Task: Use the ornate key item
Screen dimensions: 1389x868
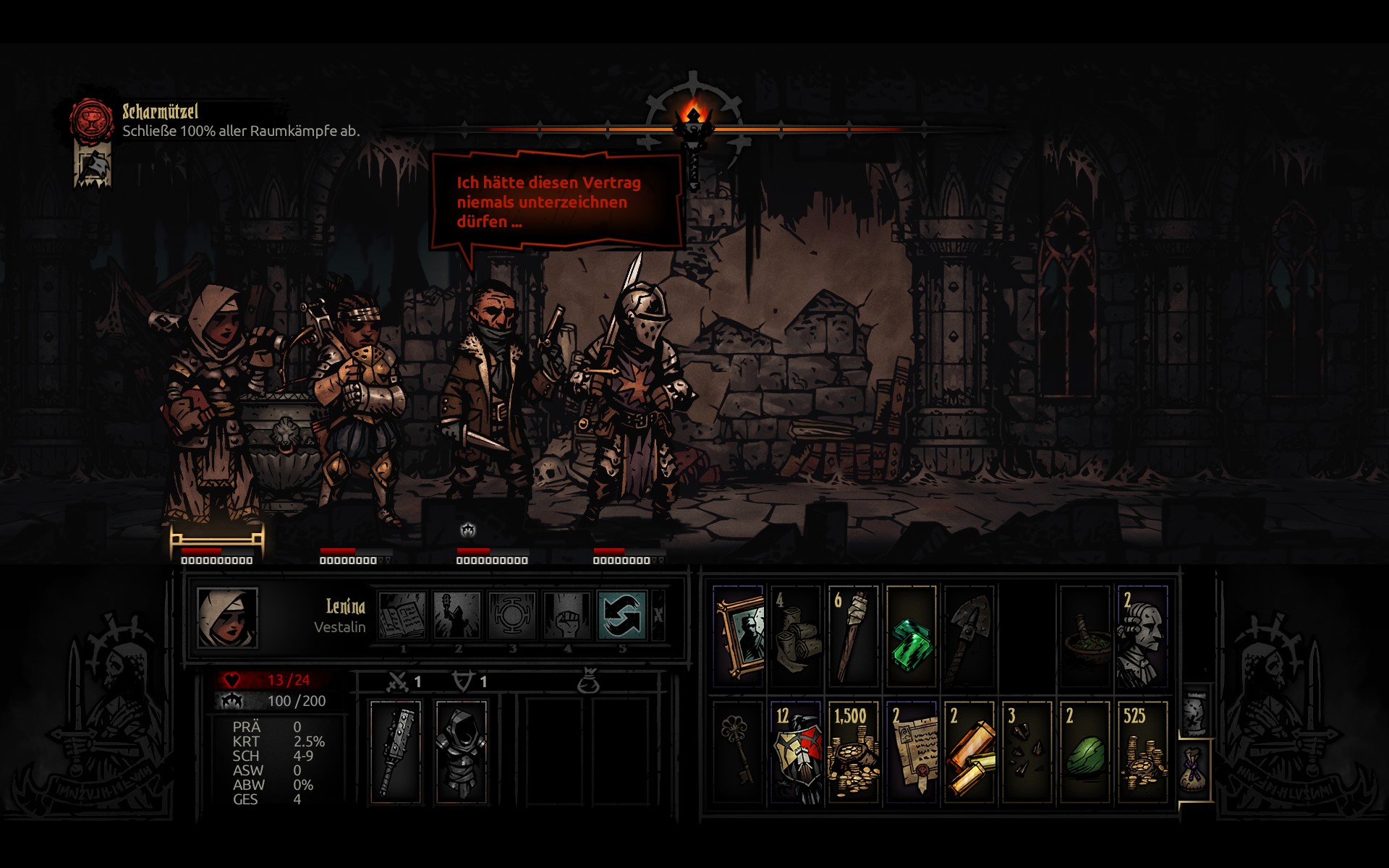Action: click(x=739, y=751)
